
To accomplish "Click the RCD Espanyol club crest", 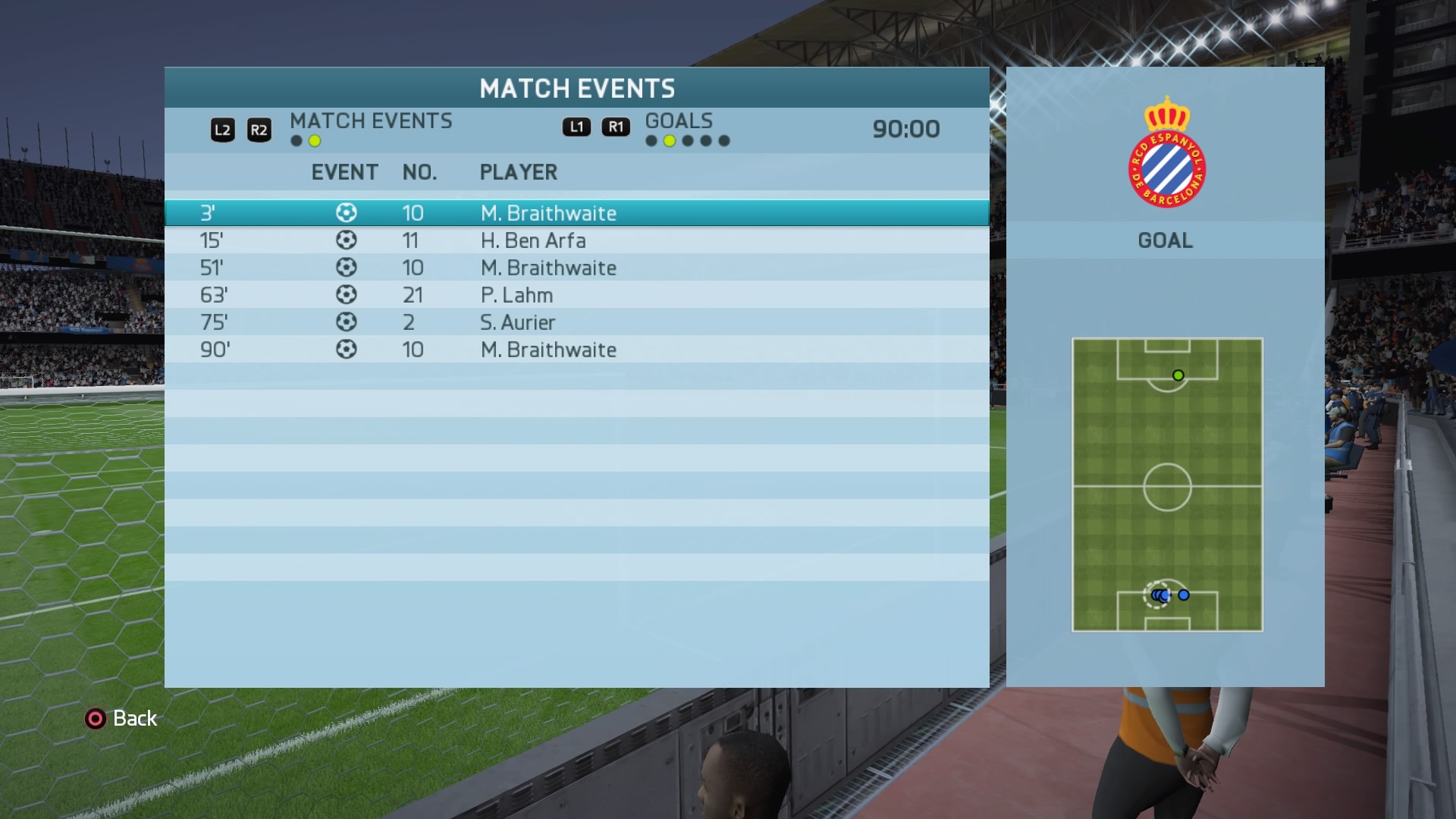I will [1166, 153].
